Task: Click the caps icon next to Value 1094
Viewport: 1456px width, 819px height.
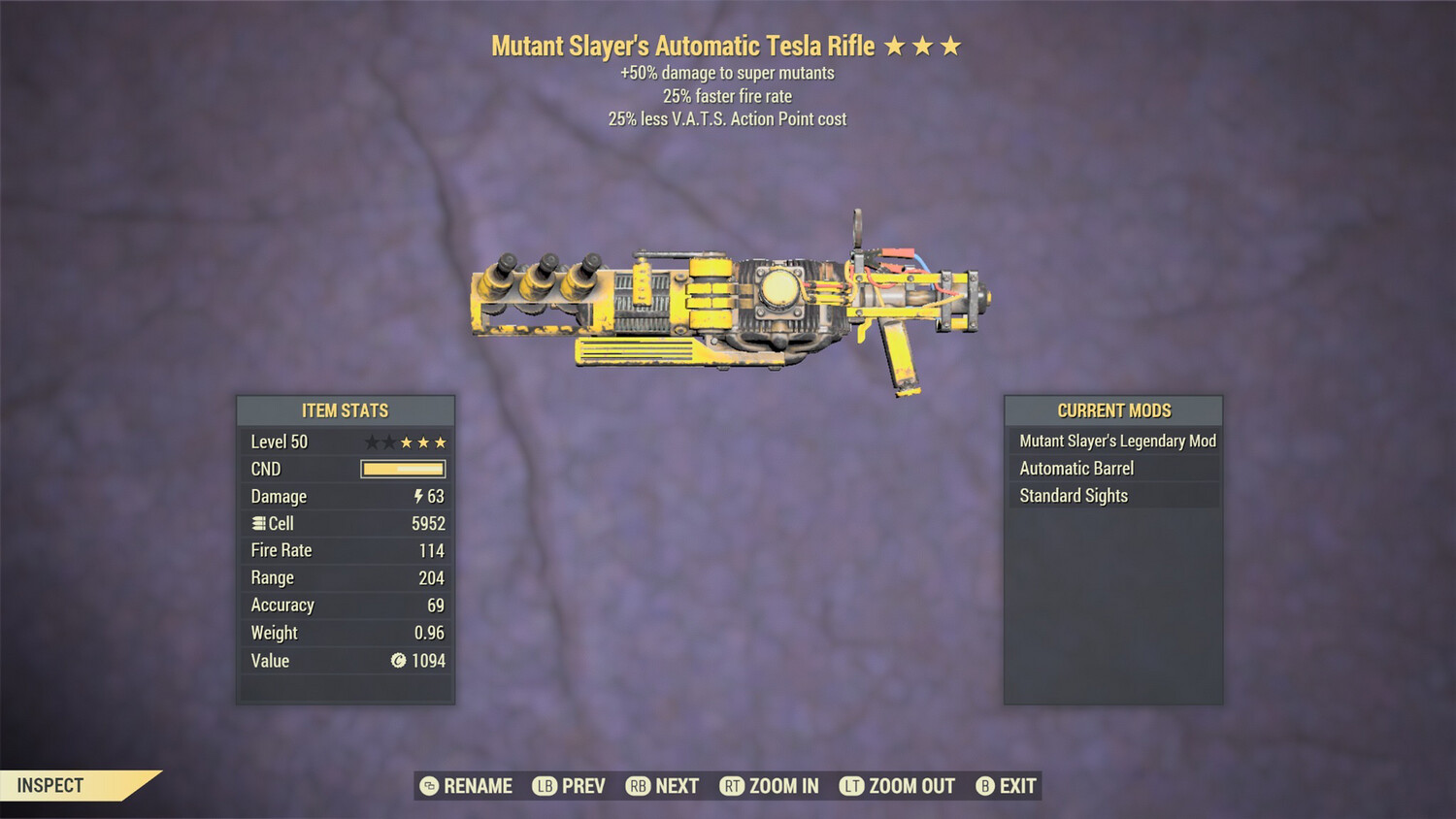Action: (x=398, y=661)
